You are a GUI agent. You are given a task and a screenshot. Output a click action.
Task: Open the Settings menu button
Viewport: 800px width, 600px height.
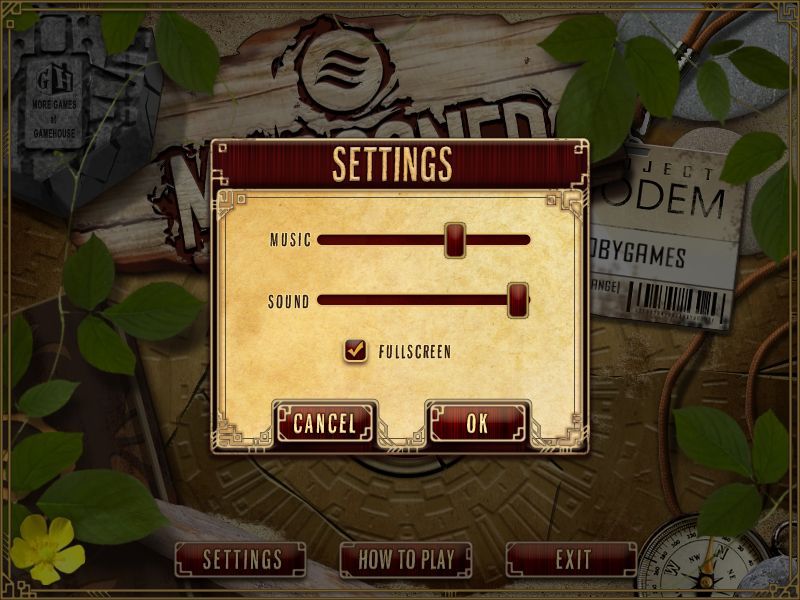tap(242, 559)
